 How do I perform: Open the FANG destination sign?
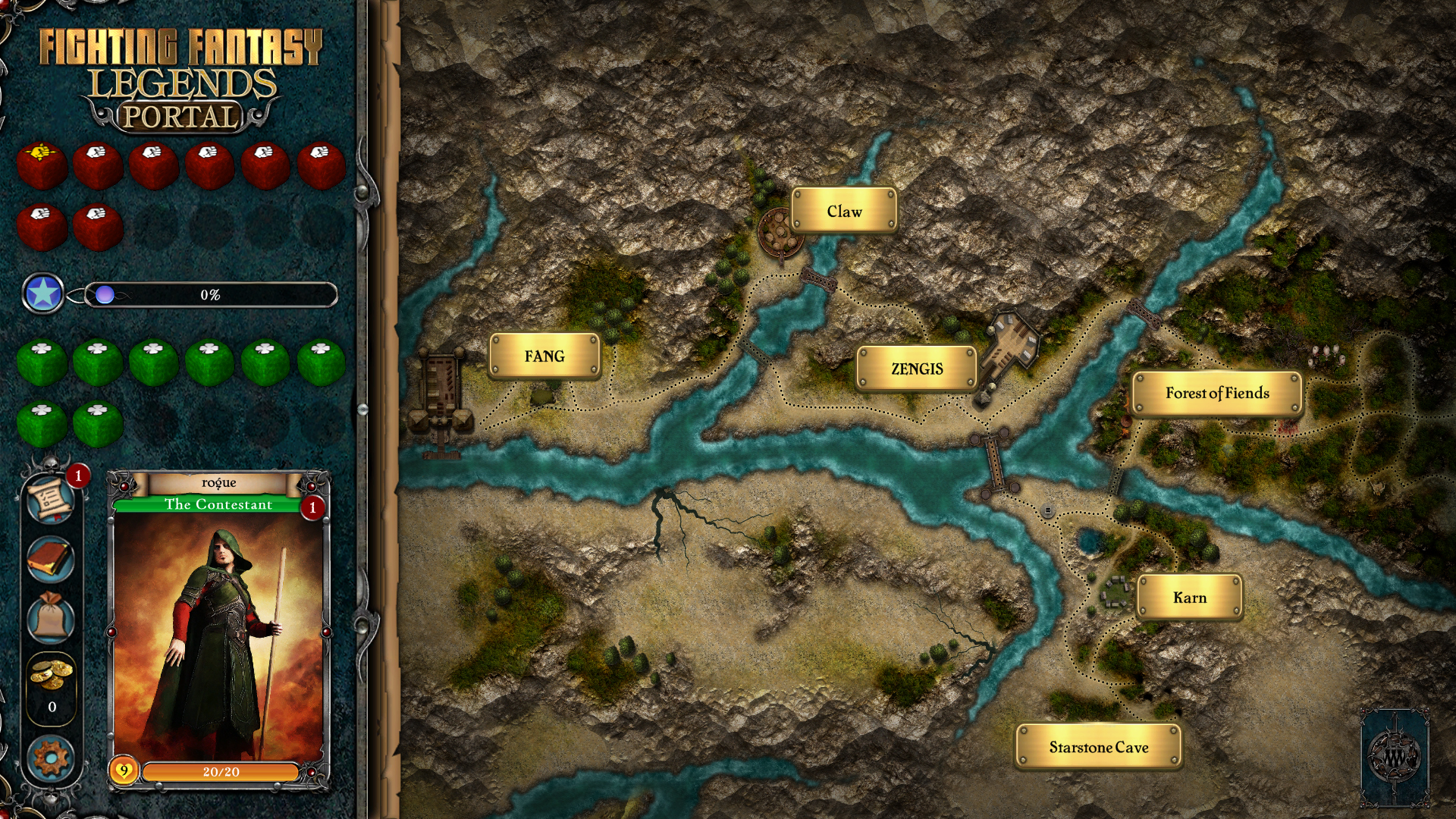click(x=544, y=354)
